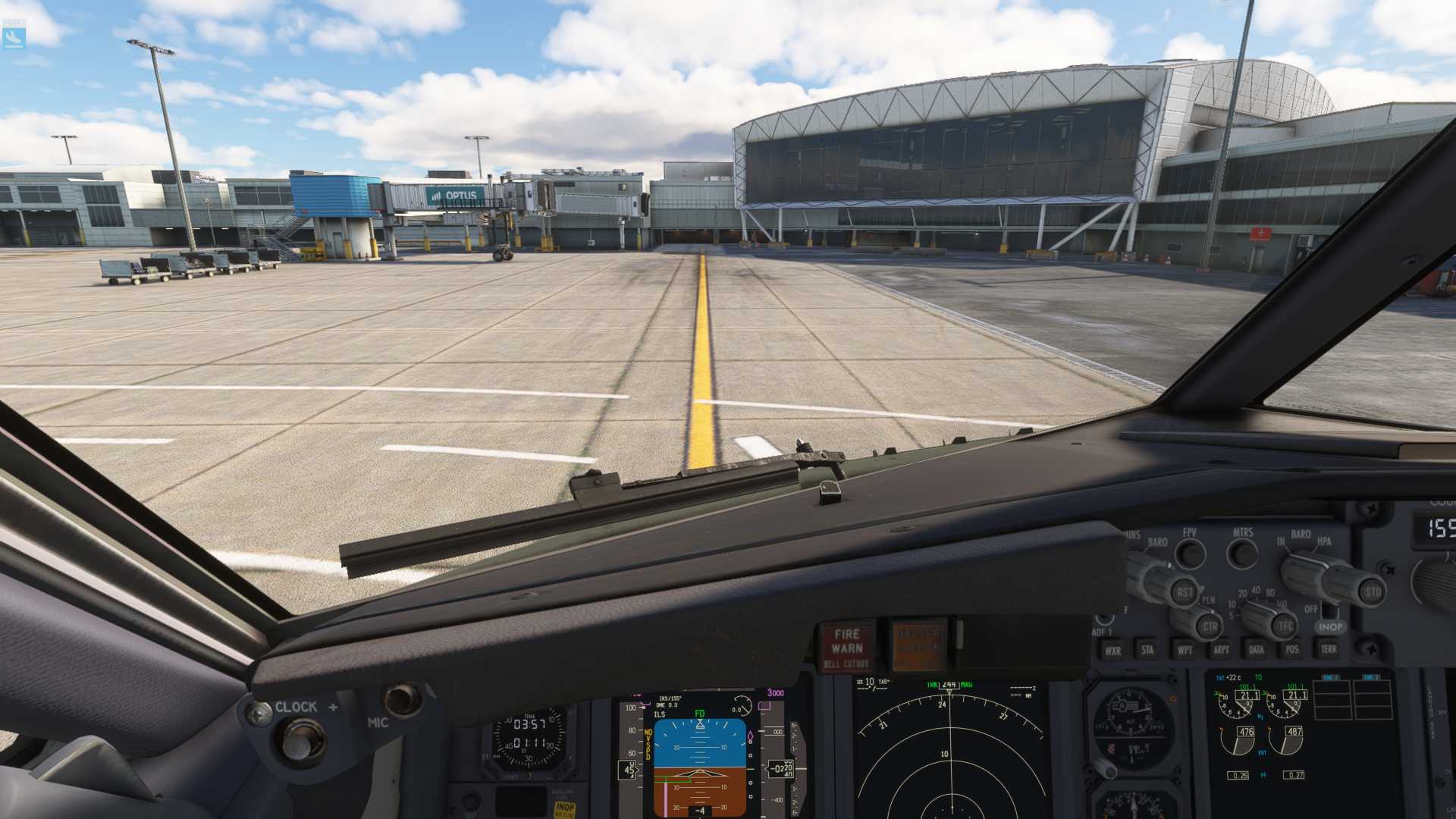Viewport: 1456px width, 819px height.
Task: Toggle the WPT waypoints map button
Action: [x=1184, y=650]
